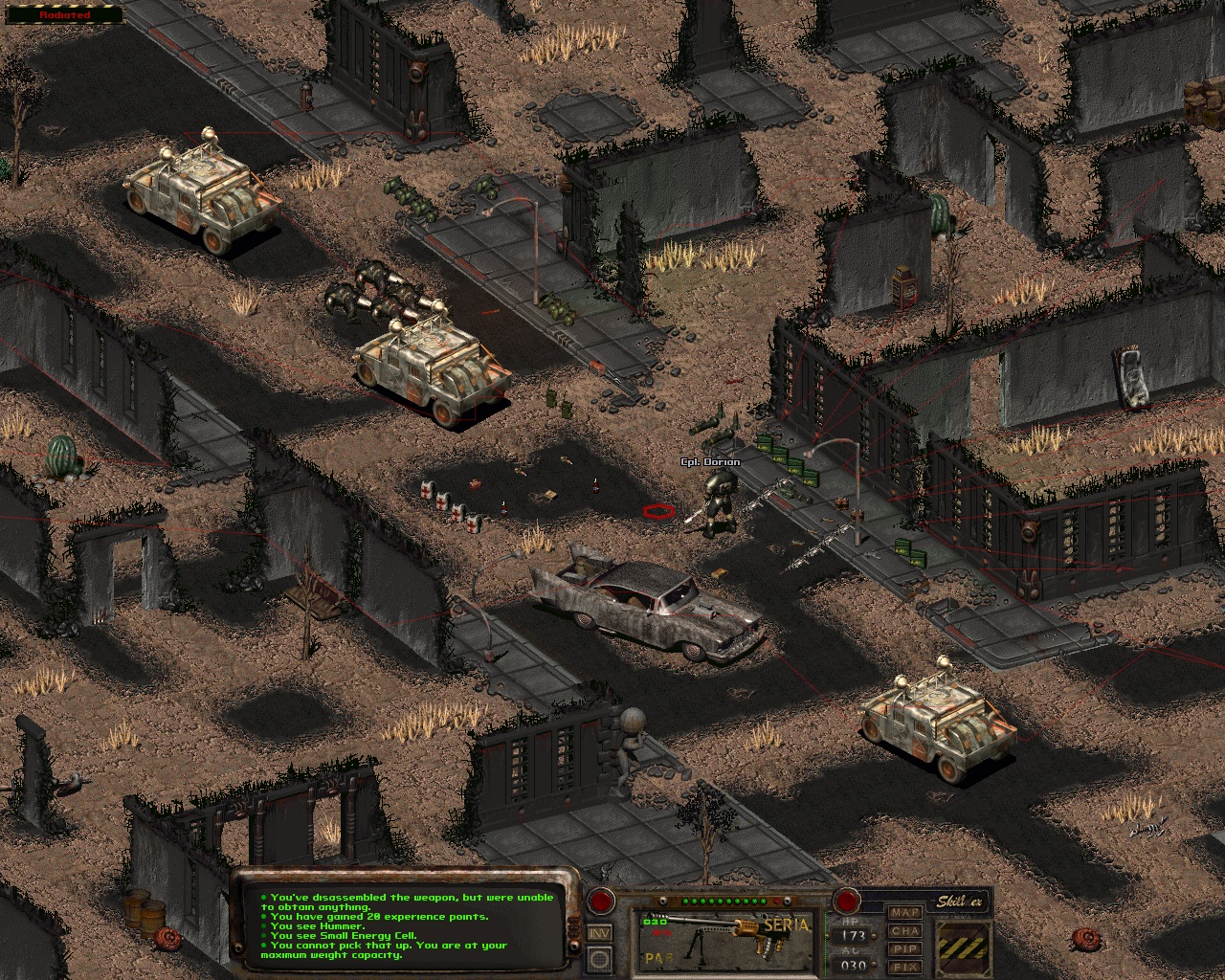
Task: Open the CHA character sheet
Action: click(904, 931)
